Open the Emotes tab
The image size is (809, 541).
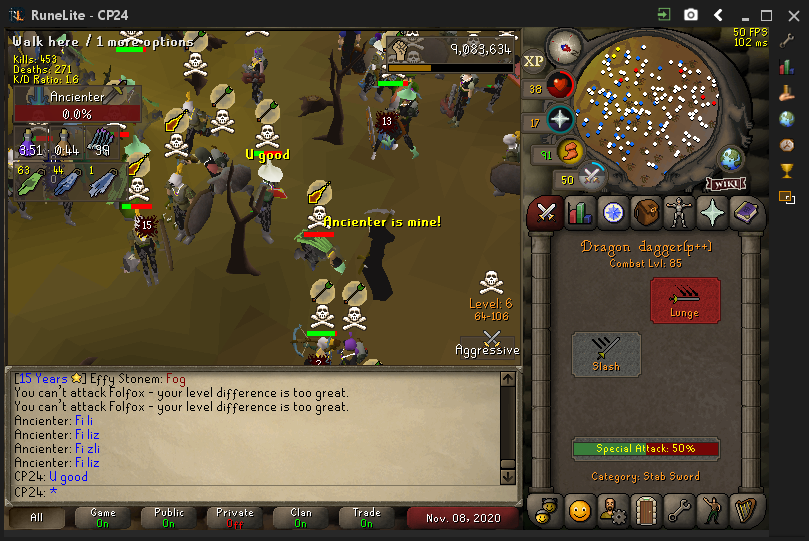pyautogui.click(x=711, y=511)
